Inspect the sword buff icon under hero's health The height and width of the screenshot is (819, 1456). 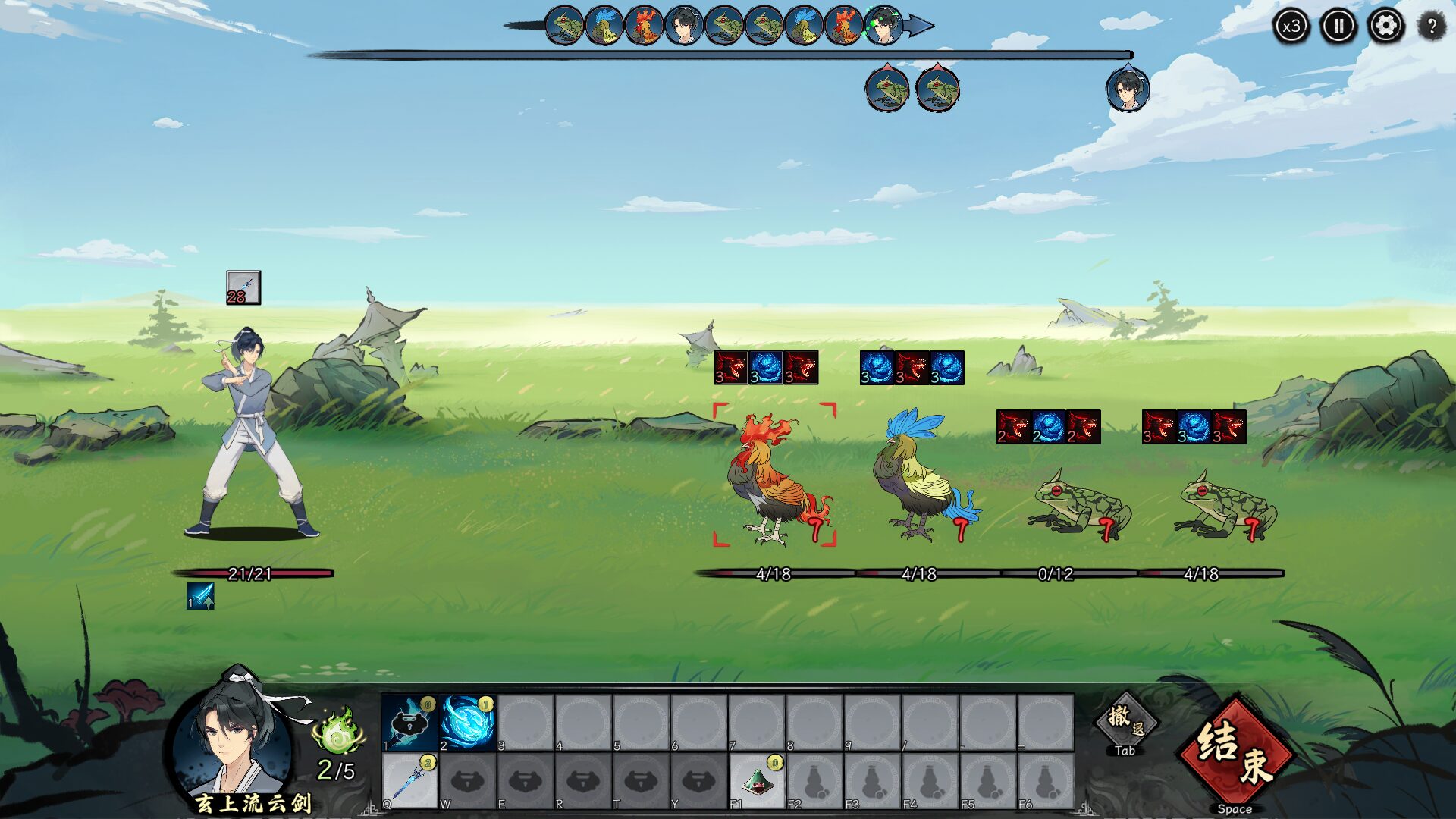(x=201, y=596)
